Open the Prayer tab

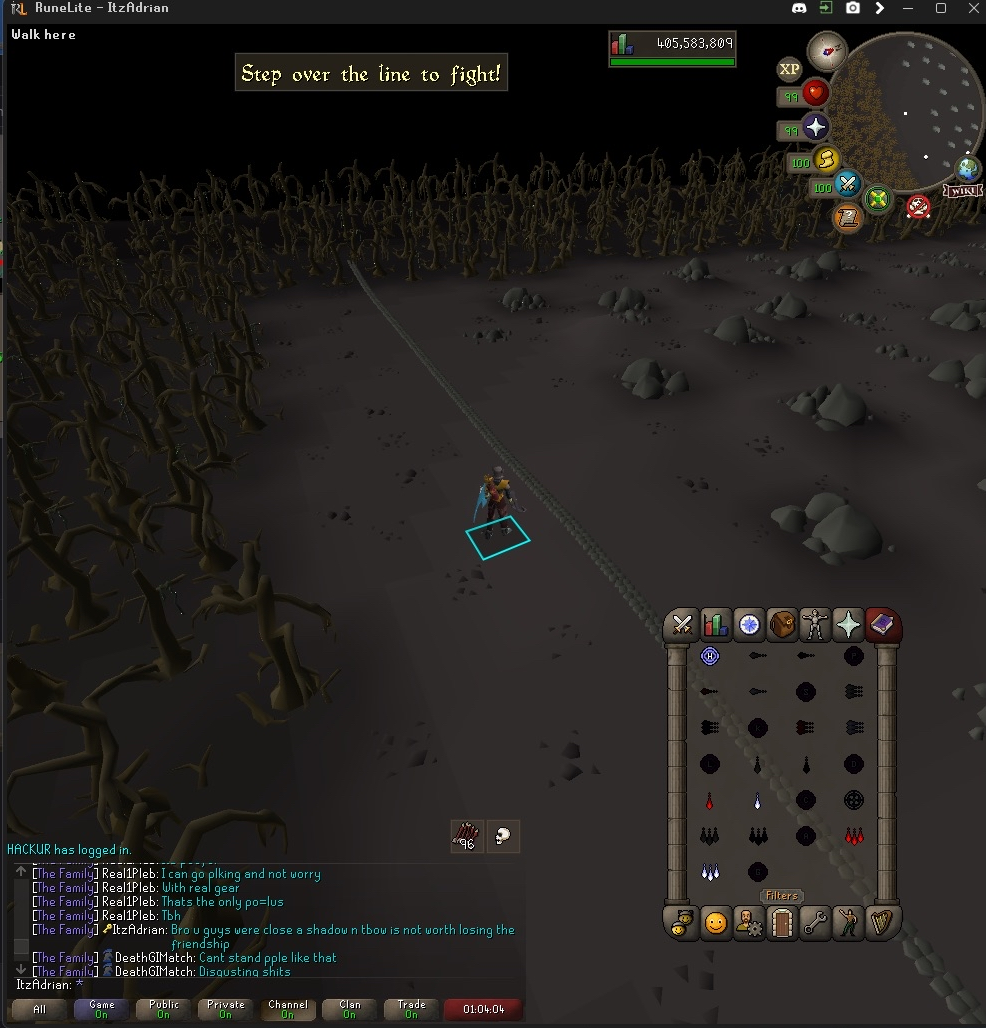click(x=849, y=625)
